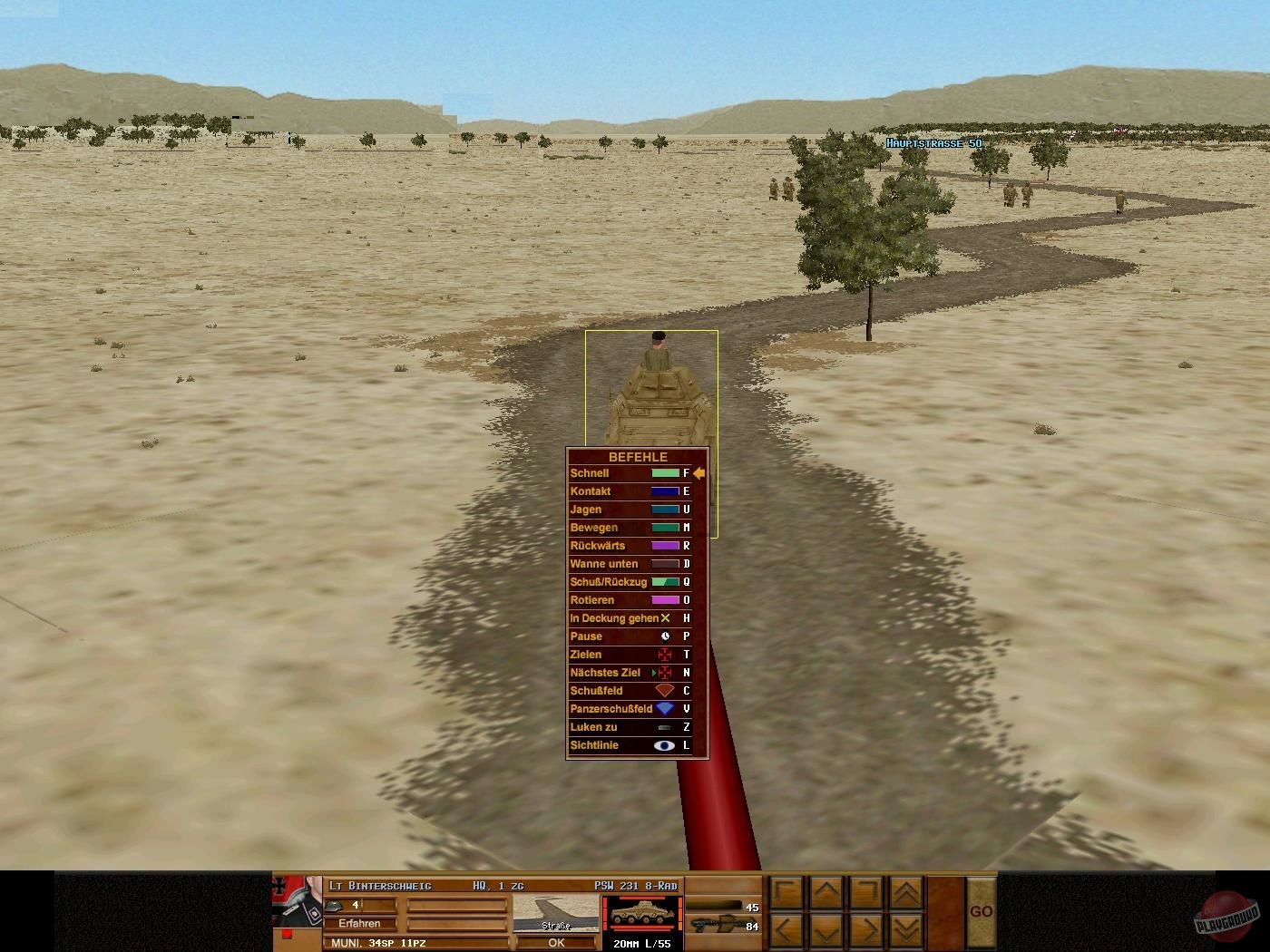Select the PSW 231 vehicle silhouette thumbnail

(641, 914)
